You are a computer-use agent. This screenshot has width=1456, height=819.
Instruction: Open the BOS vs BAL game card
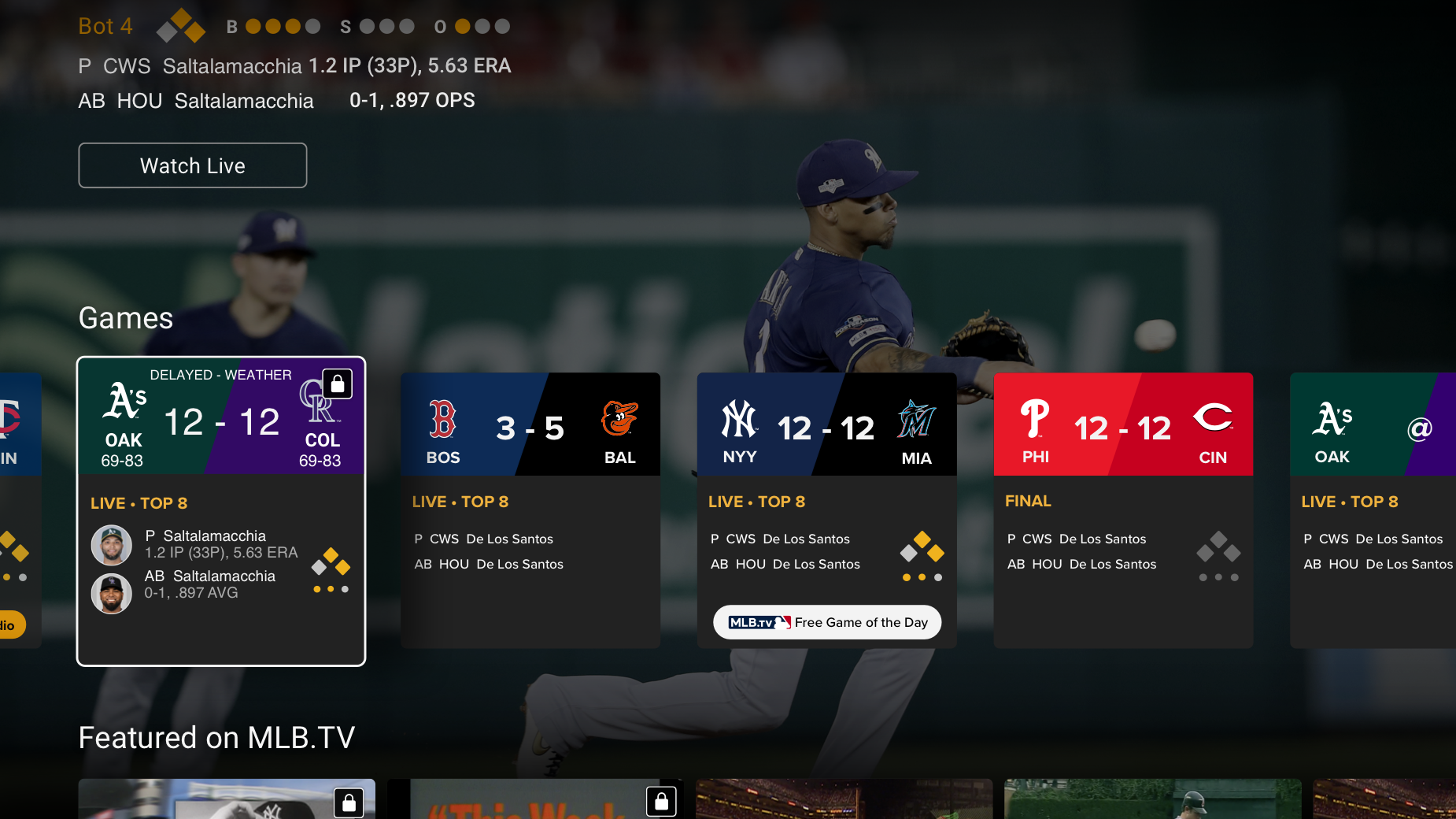click(530, 510)
